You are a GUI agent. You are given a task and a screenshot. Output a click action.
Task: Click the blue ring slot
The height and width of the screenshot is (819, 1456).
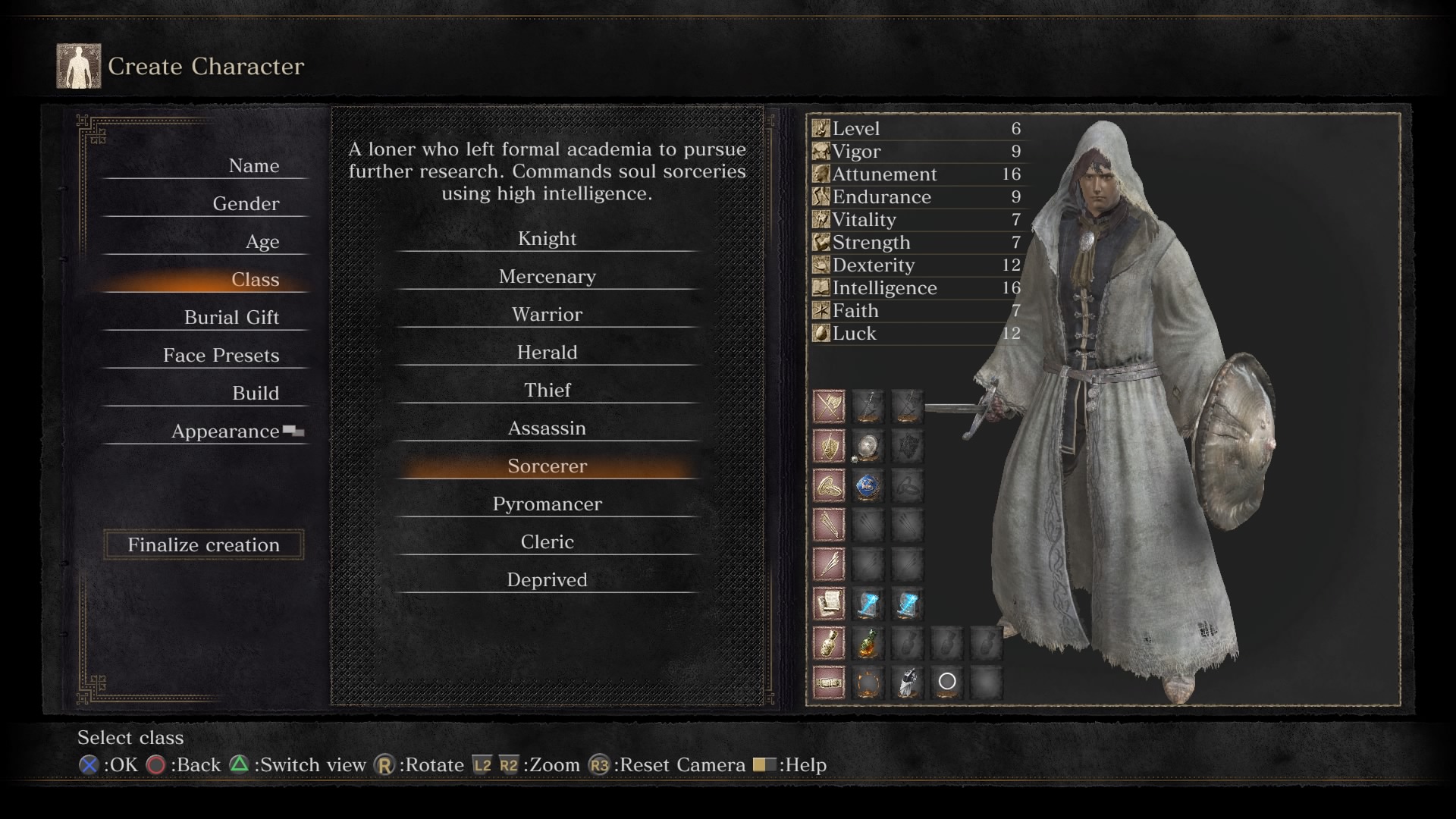(x=868, y=486)
